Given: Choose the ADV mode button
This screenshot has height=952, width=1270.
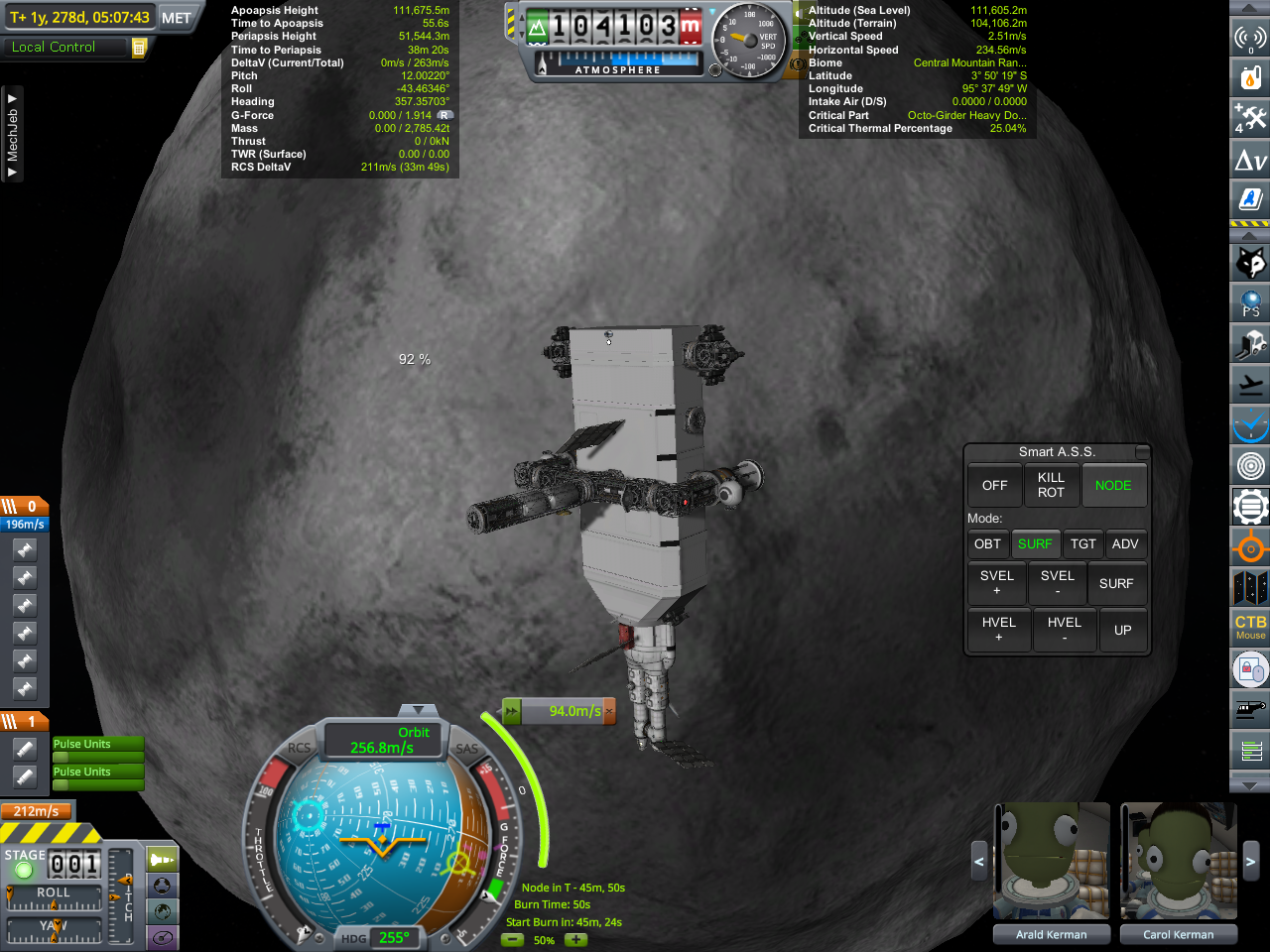Looking at the screenshot, I should coord(1125,544).
